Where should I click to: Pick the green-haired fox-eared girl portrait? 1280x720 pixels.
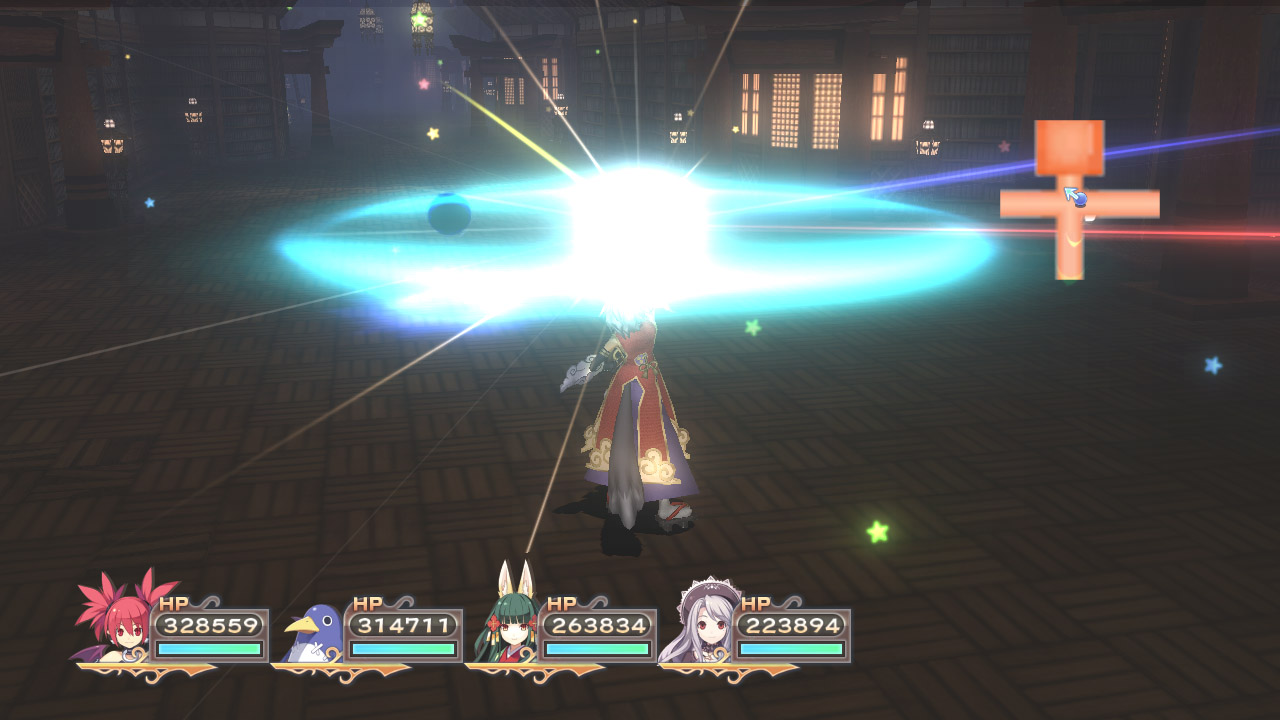(x=508, y=622)
